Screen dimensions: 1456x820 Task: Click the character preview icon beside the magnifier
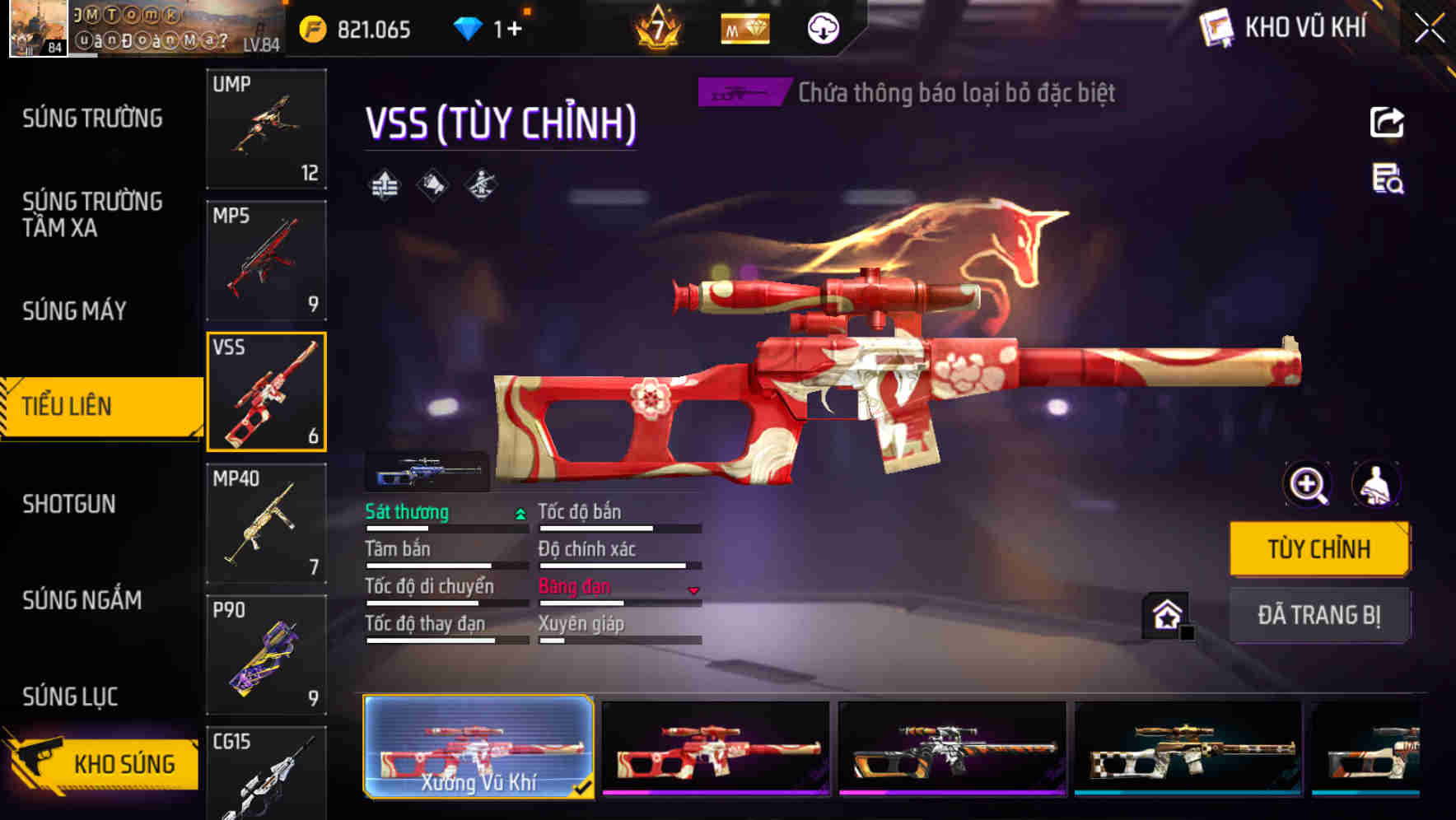coord(1374,485)
